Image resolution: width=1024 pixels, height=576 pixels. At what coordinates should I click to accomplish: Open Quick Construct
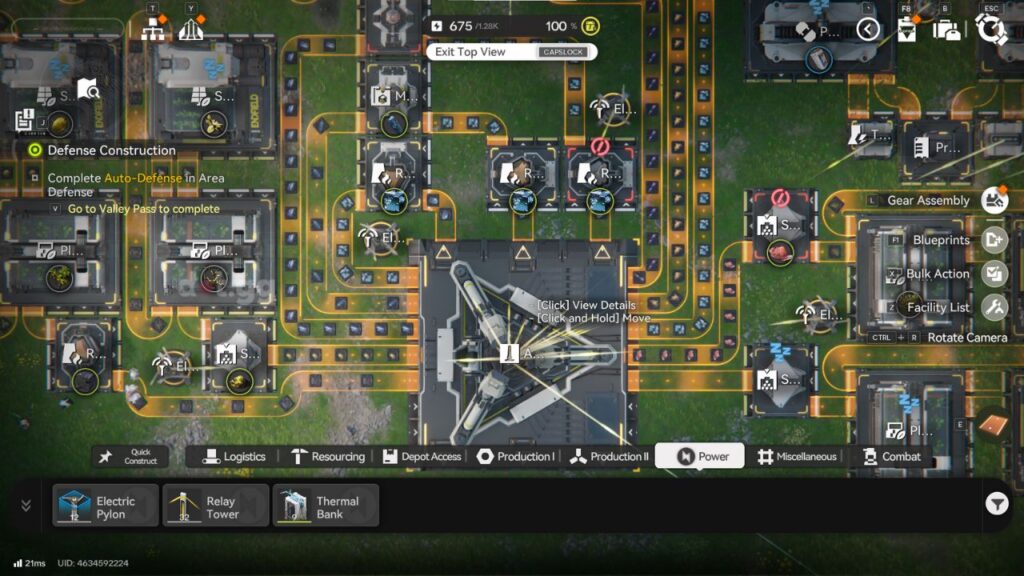[131, 457]
